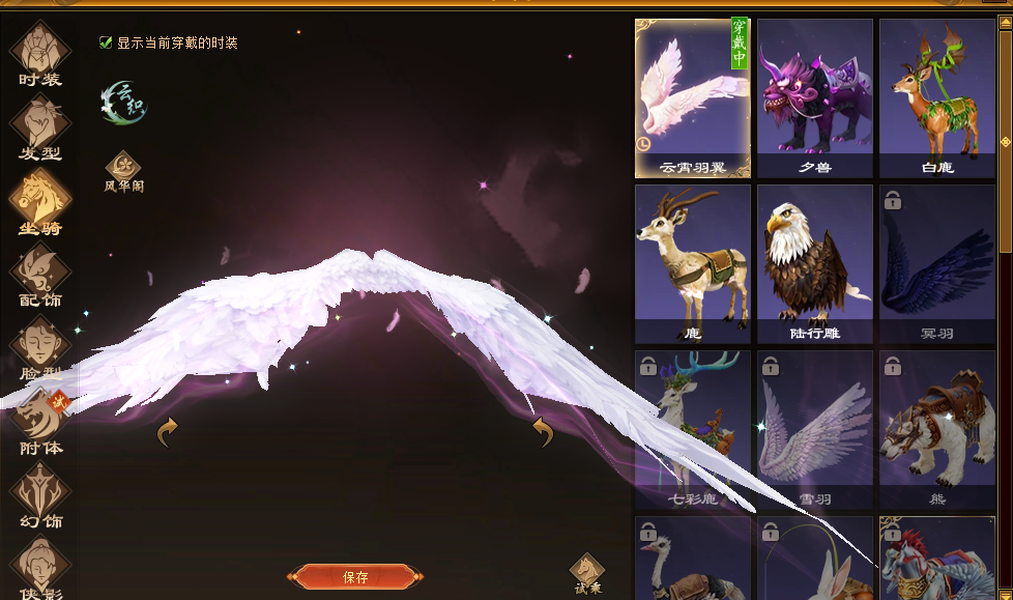Toggle 显示当前穿戴的时装 checkbox
This screenshot has height=600, width=1013.
[106, 43]
